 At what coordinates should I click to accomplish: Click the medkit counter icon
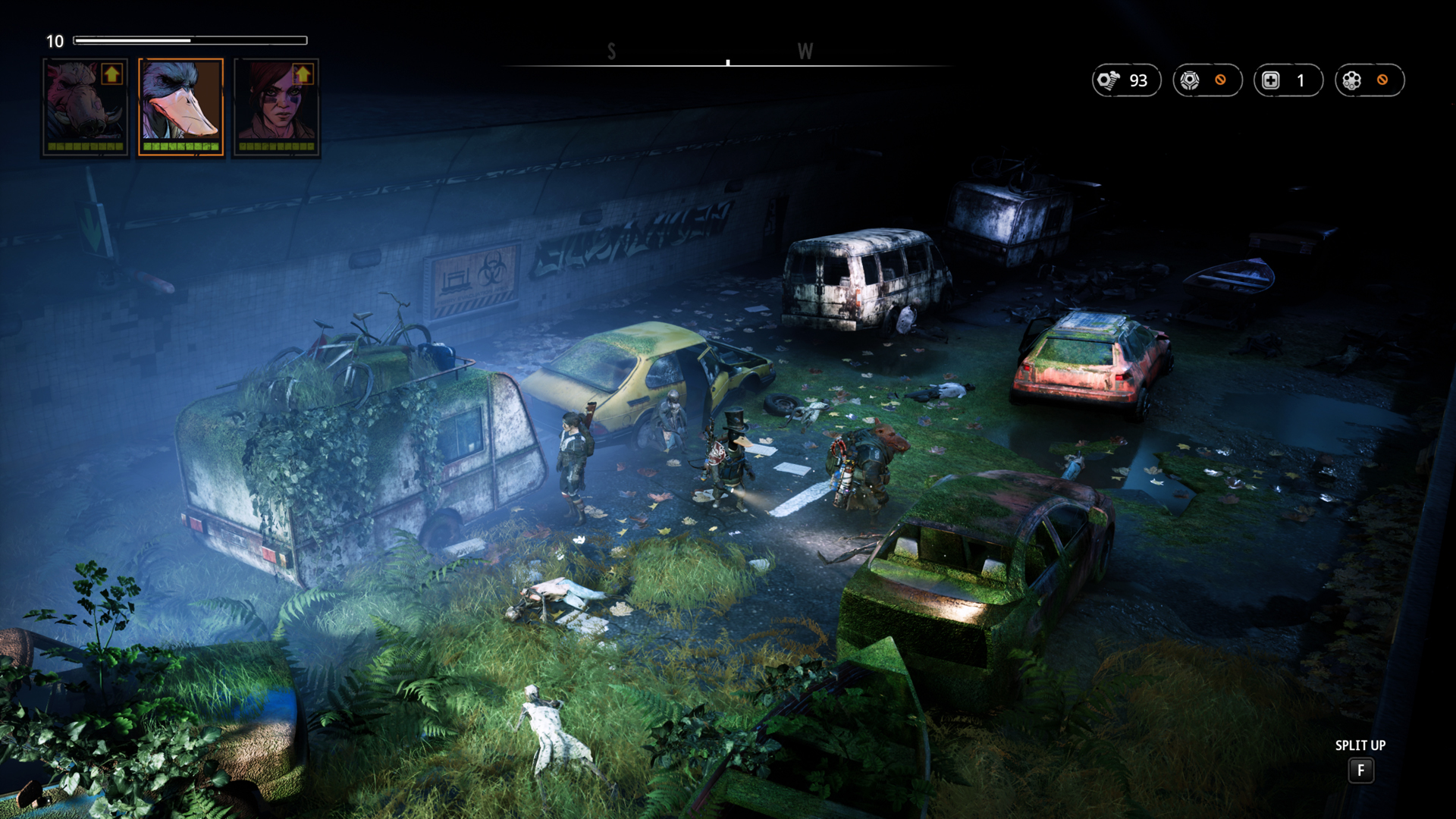coord(1272,80)
